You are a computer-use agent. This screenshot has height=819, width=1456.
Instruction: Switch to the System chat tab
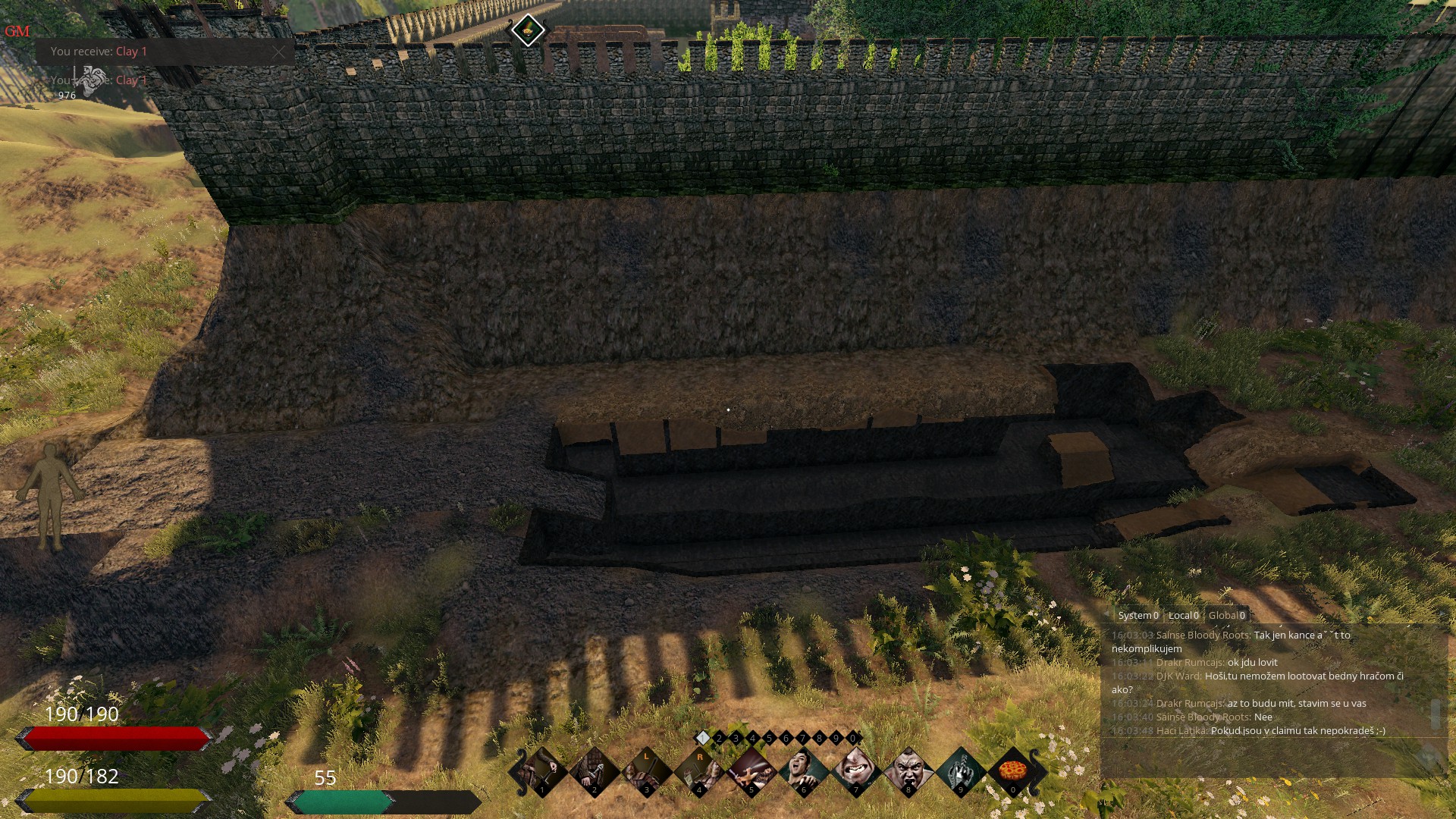pos(1137,615)
